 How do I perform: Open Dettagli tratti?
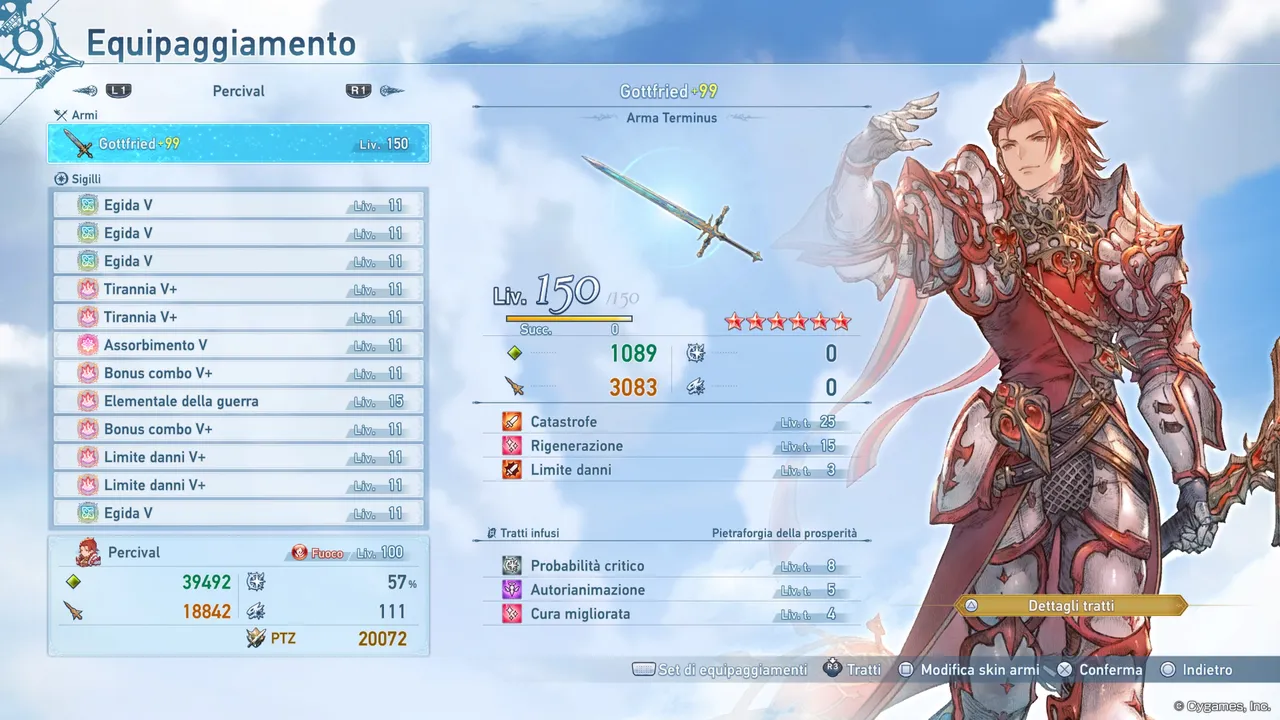point(1072,605)
